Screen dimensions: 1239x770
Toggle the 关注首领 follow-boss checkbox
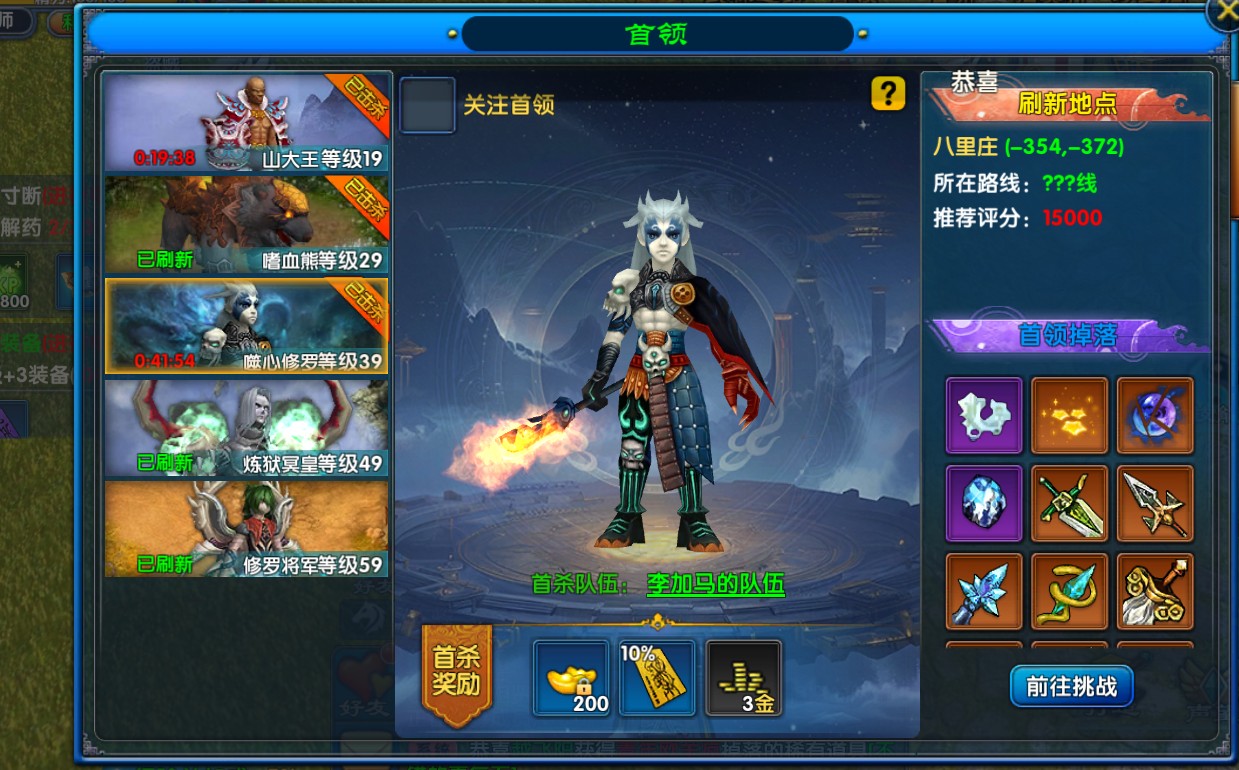(x=428, y=105)
